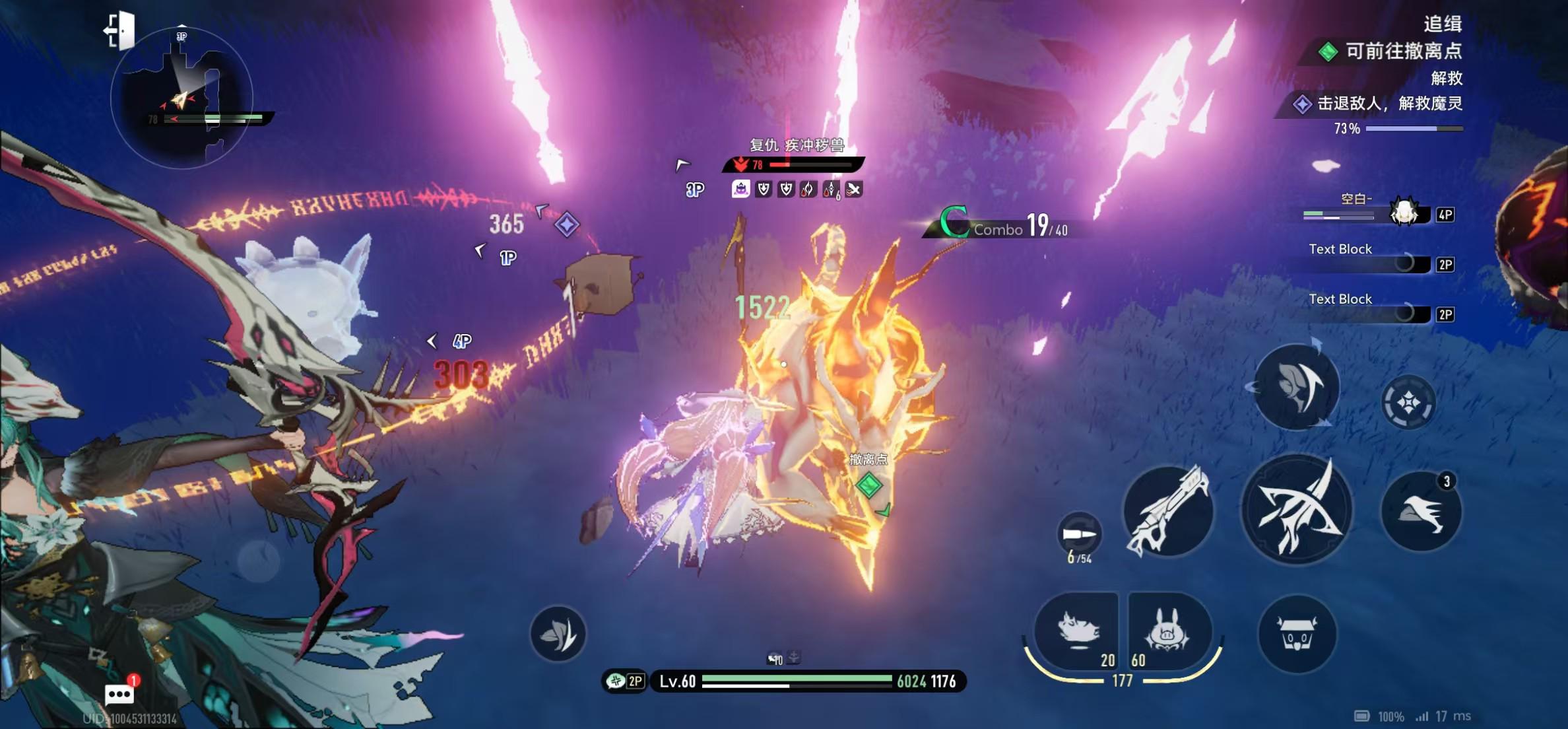Viewport: 1568px width, 729px height.
Task: Activate the bow melee attack button
Action: point(1296,509)
